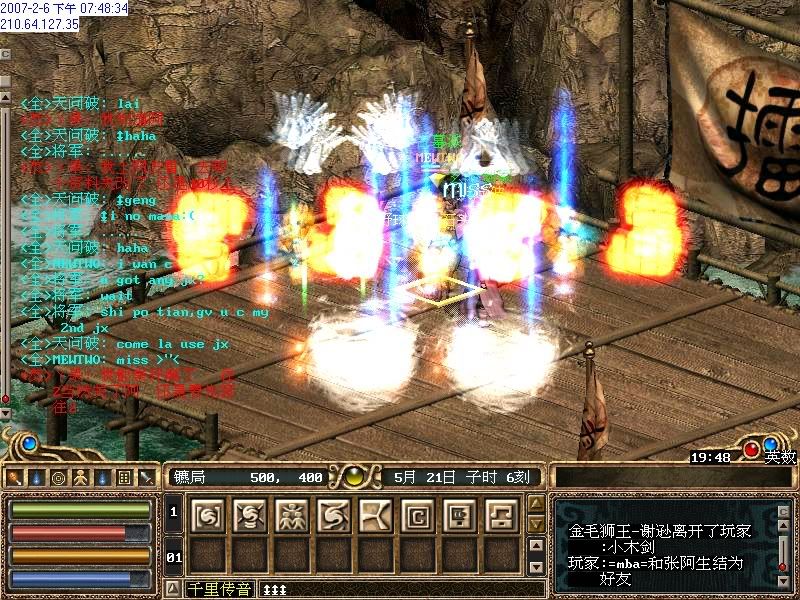
Task: Select the last skill icon in the hotbar
Action: tap(502, 515)
